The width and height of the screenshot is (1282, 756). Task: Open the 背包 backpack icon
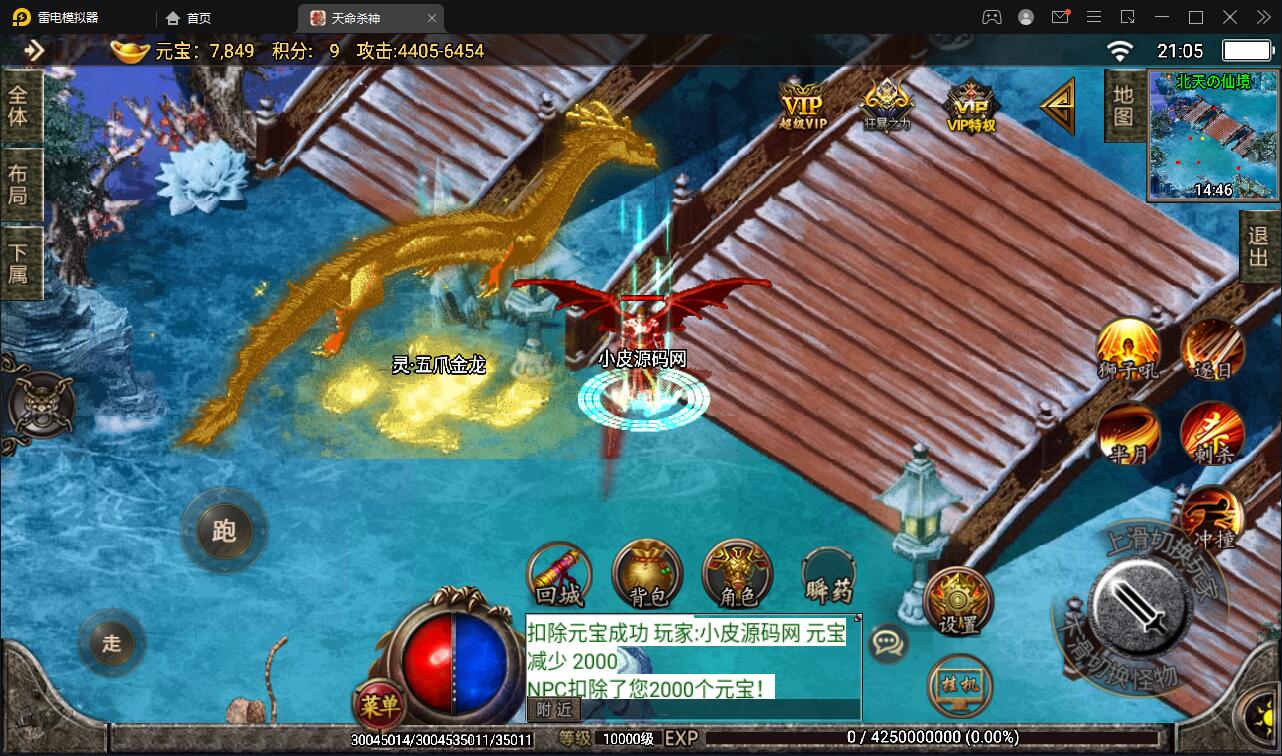[x=647, y=575]
